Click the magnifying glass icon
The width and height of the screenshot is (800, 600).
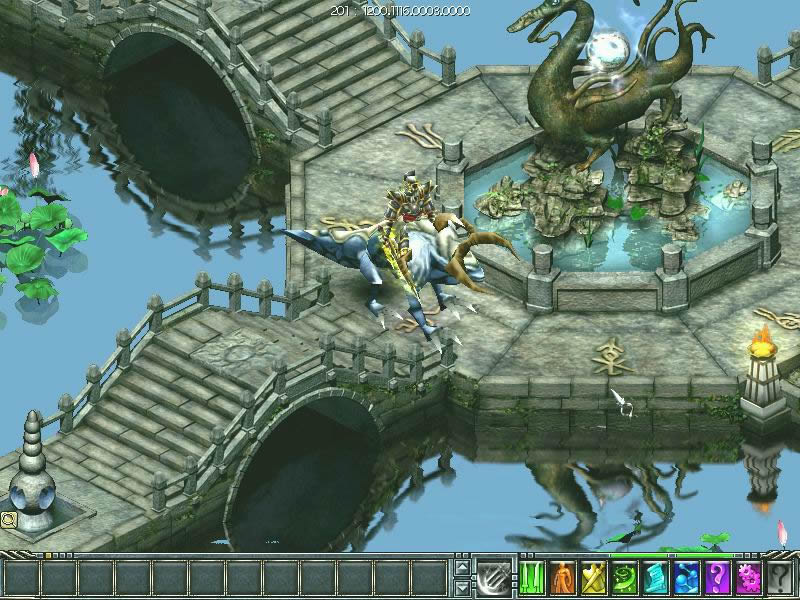coord(8,519)
